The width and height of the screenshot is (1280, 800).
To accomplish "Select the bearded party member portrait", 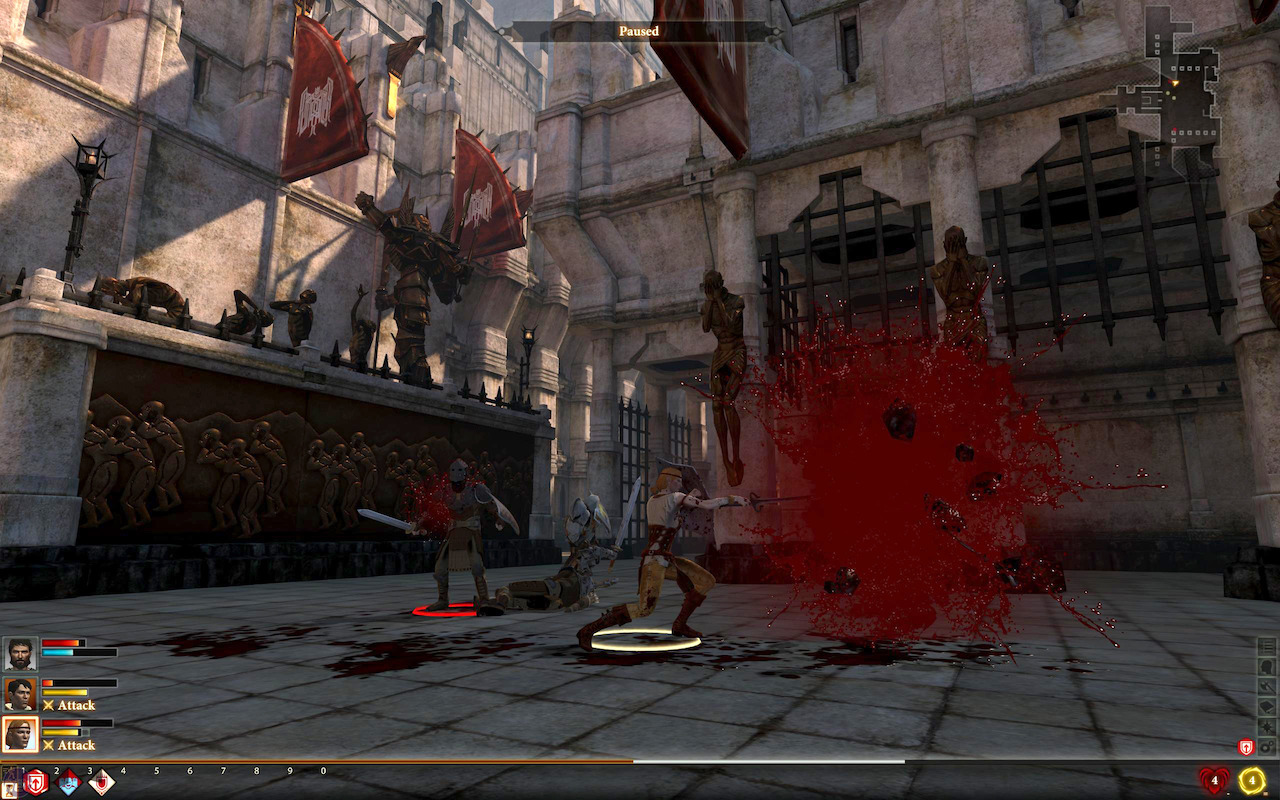I will point(20,655).
